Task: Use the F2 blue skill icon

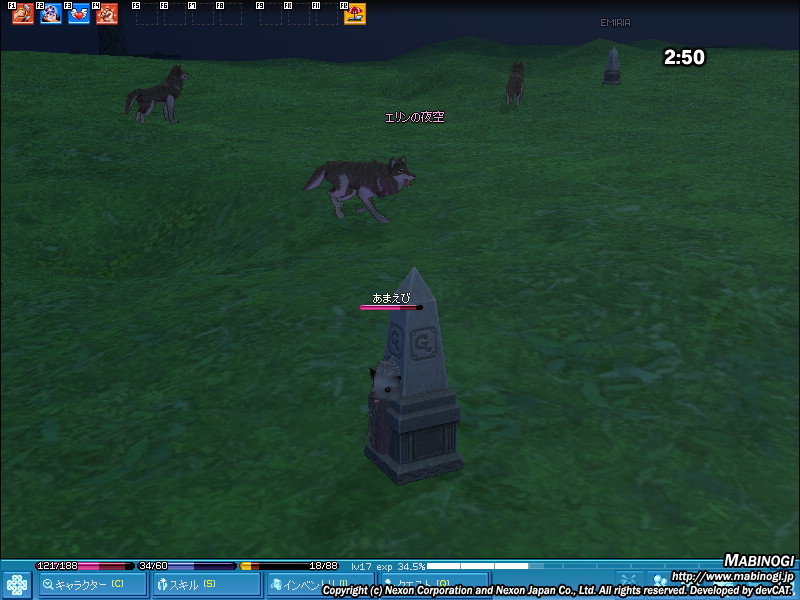Action: pos(51,14)
